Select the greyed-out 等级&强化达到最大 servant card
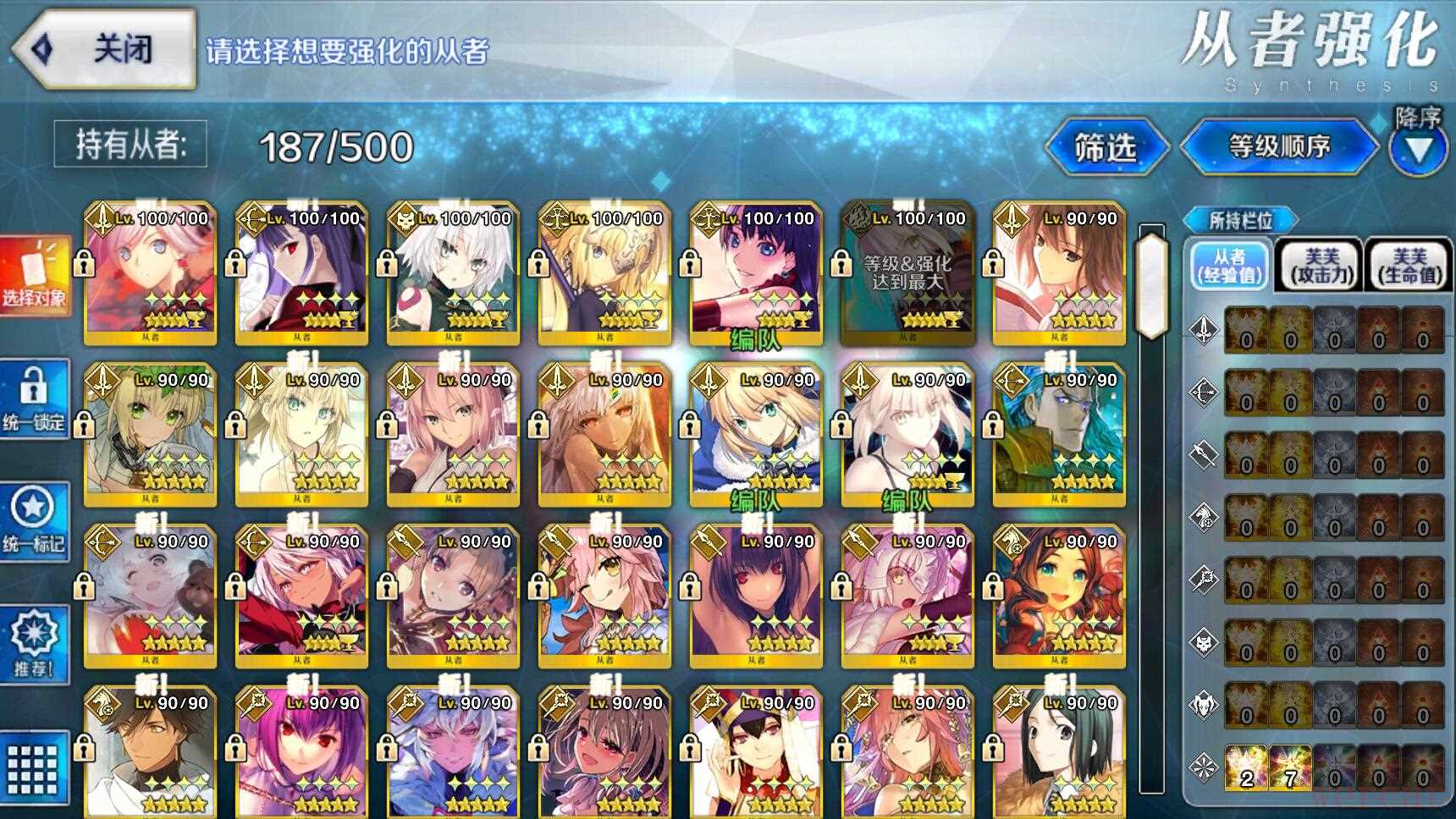The height and width of the screenshot is (819, 1456). (907, 272)
